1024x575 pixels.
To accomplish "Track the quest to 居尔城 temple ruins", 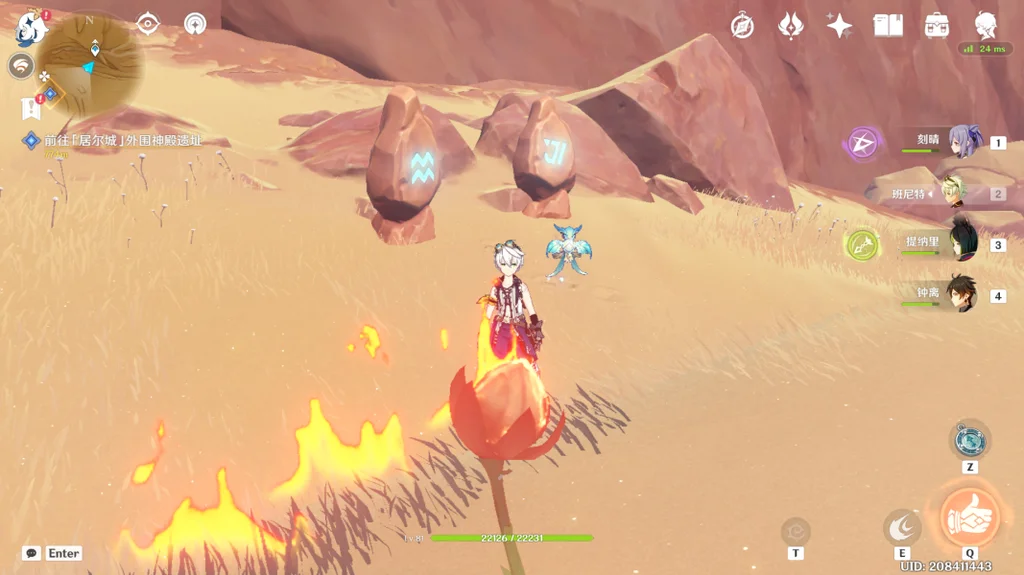I will (x=118, y=141).
